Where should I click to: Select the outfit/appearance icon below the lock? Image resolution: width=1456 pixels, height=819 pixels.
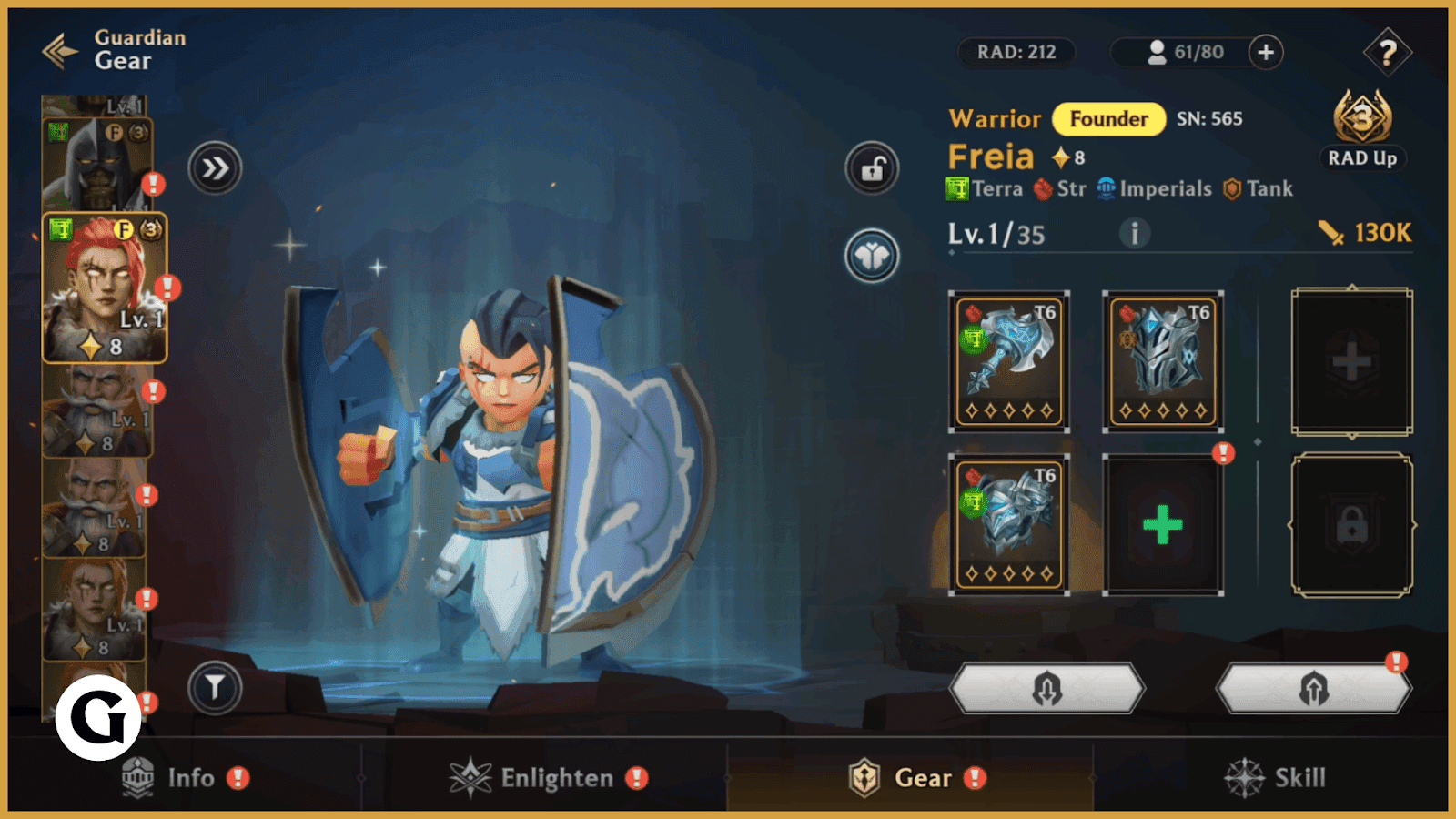click(870, 255)
